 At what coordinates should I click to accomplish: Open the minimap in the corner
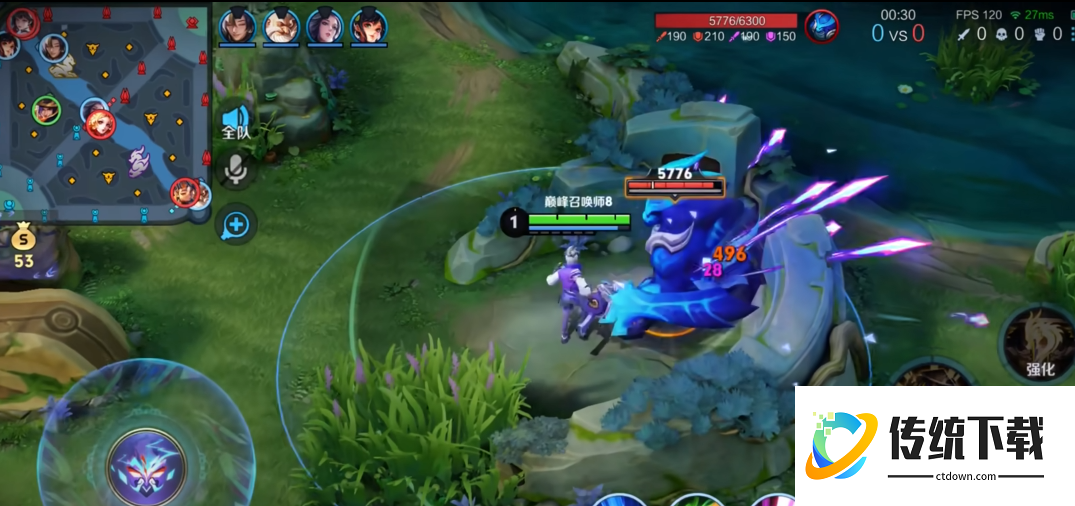105,110
